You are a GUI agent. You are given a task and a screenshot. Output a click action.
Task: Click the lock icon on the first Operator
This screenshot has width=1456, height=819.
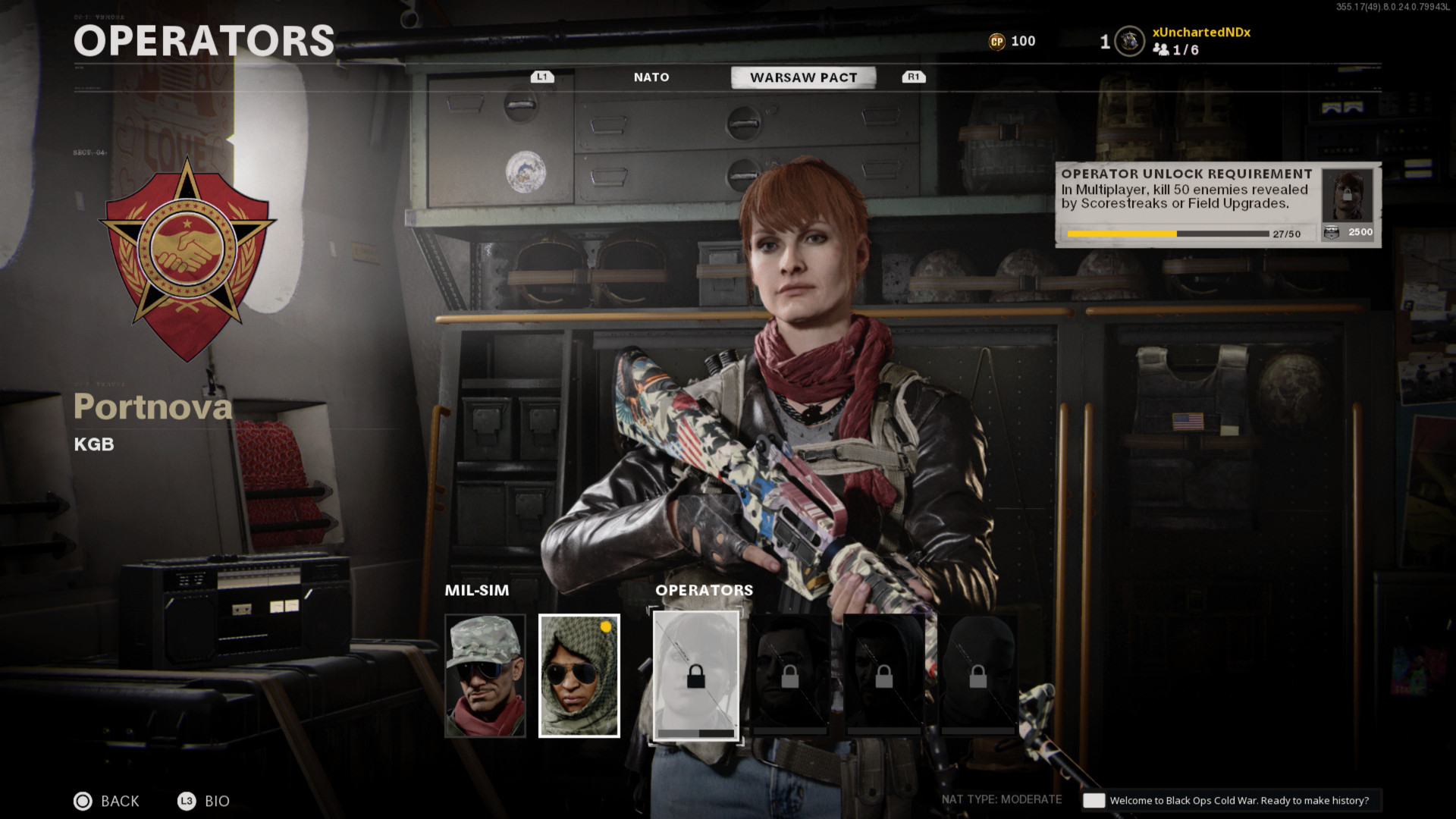(x=696, y=674)
